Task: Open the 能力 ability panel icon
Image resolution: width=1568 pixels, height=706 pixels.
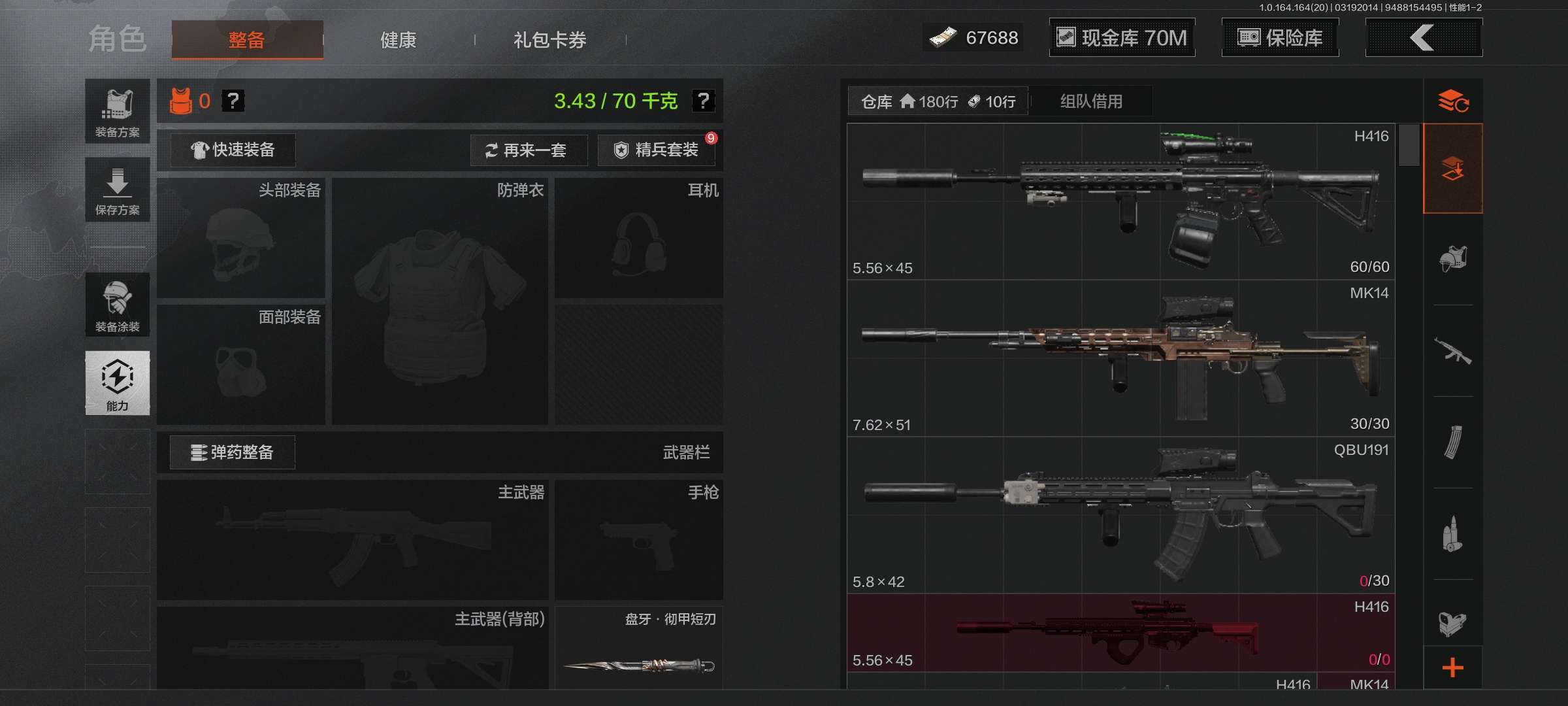Action: (x=117, y=384)
